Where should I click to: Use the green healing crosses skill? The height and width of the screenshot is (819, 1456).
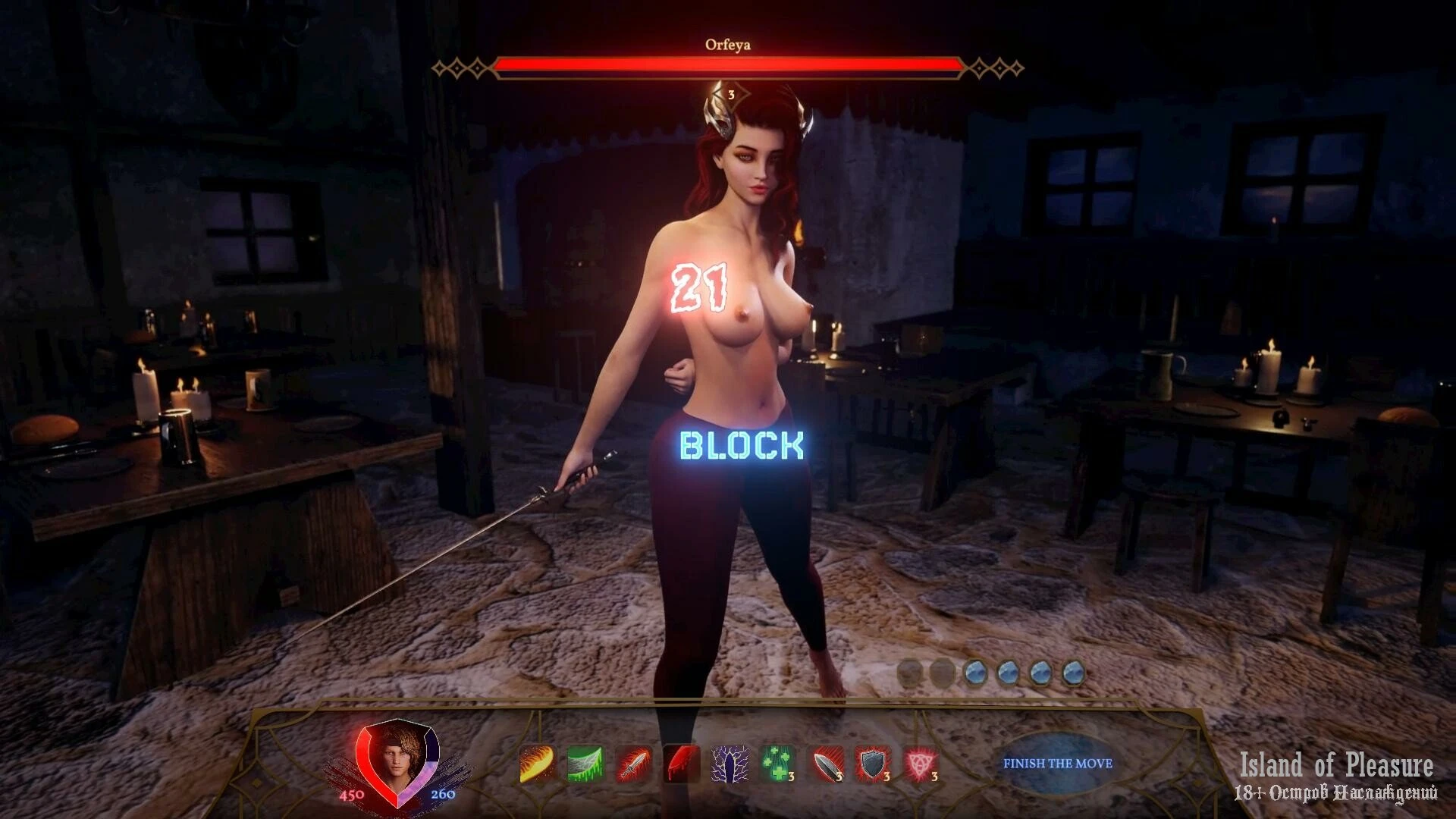(x=778, y=764)
